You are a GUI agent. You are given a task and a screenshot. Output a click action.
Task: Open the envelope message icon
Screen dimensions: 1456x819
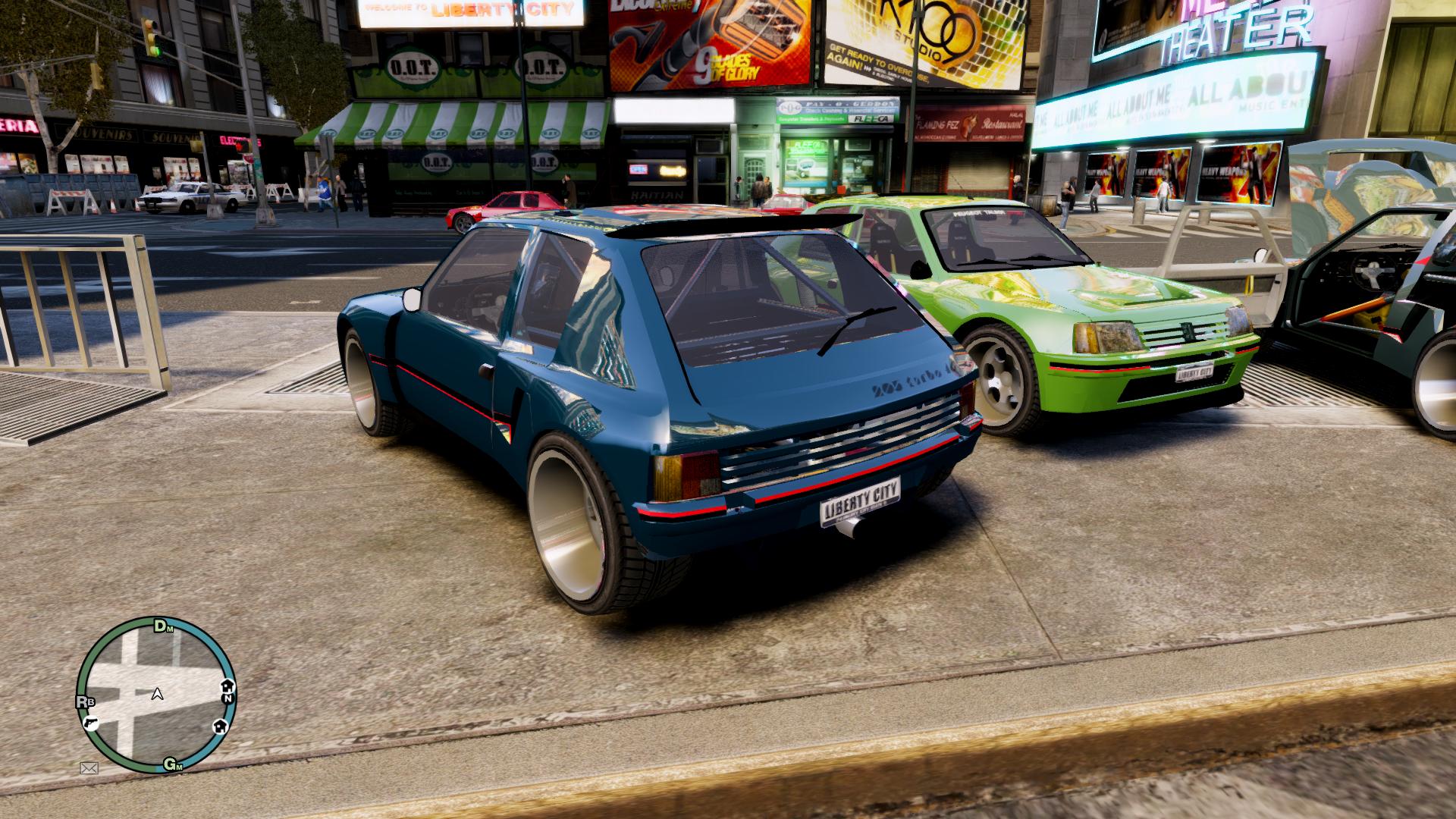pyautogui.click(x=89, y=768)
